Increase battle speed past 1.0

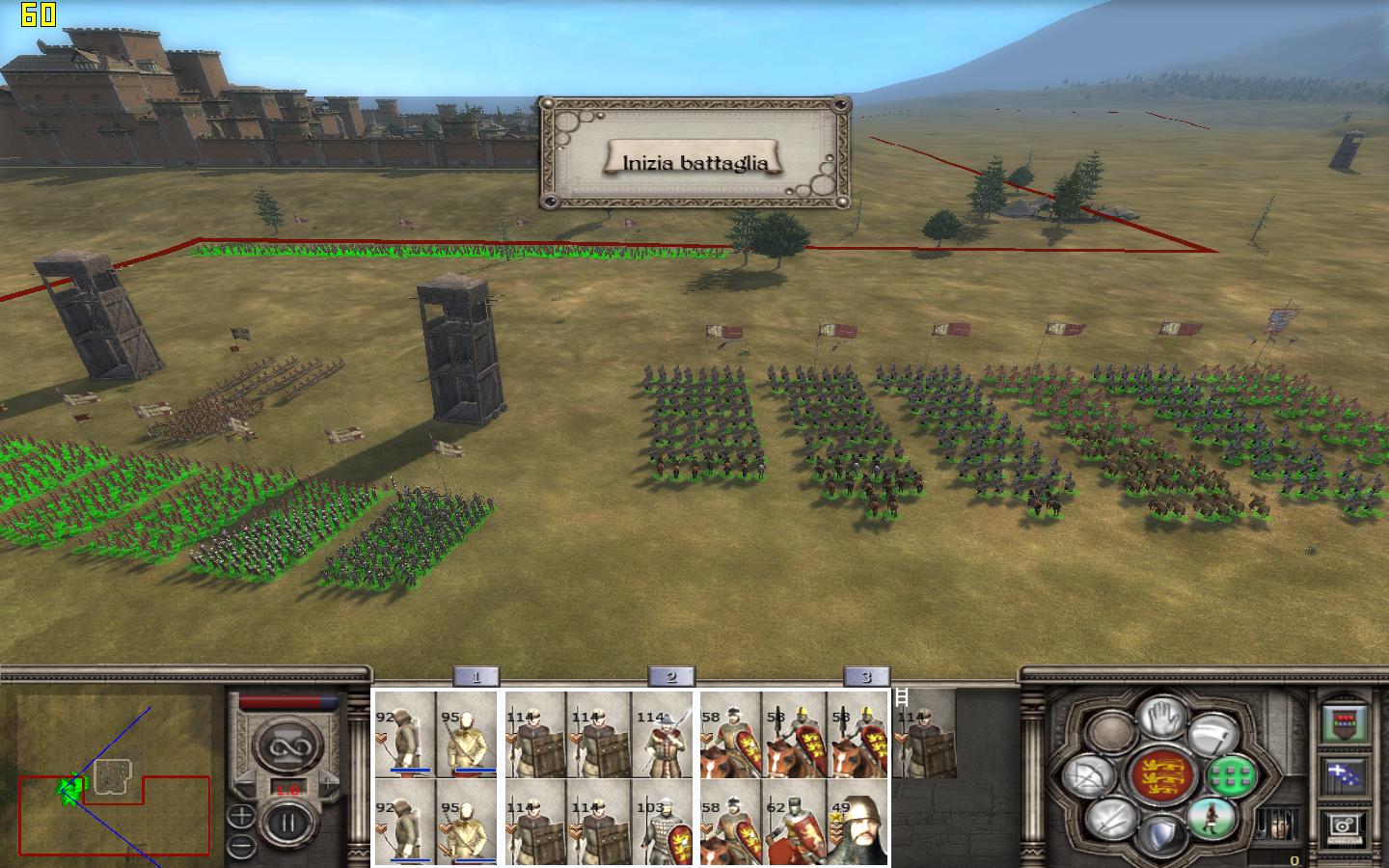pos(328,782)
